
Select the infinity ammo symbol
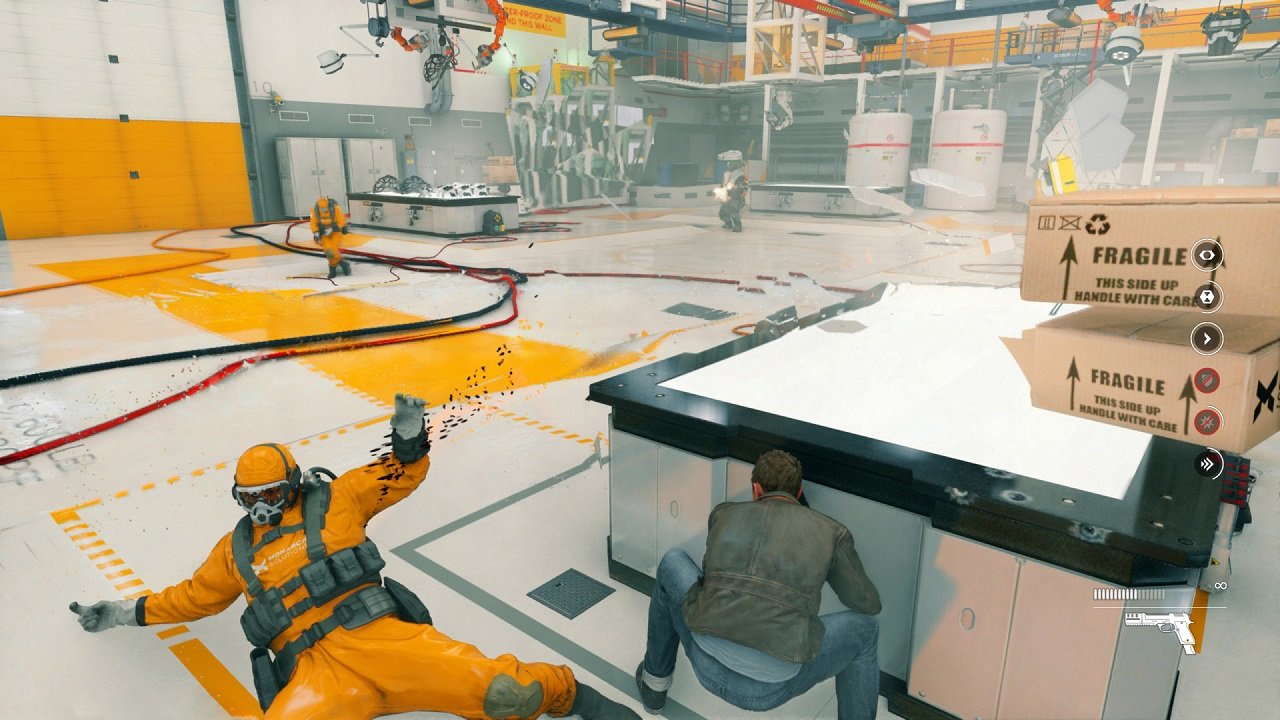[1220, 586]
